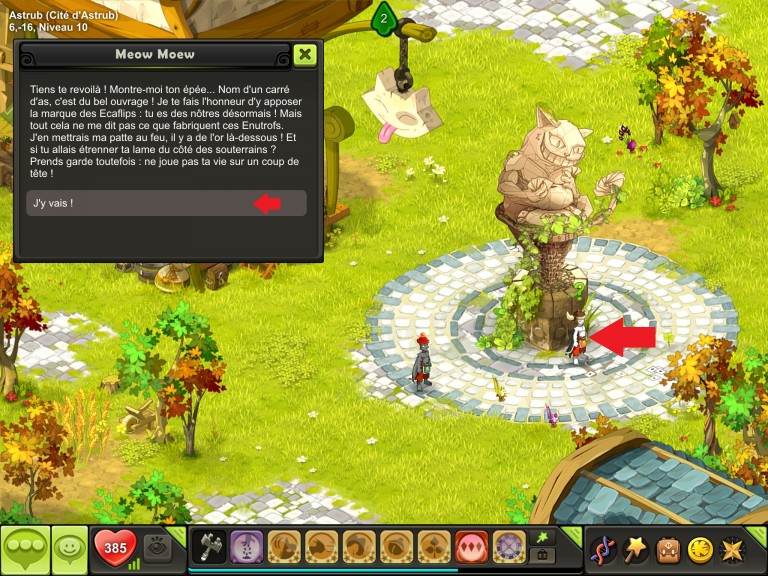Open the chat speech bubble button
The width and height of the screenshot is (768, 576).
(25, 549)
